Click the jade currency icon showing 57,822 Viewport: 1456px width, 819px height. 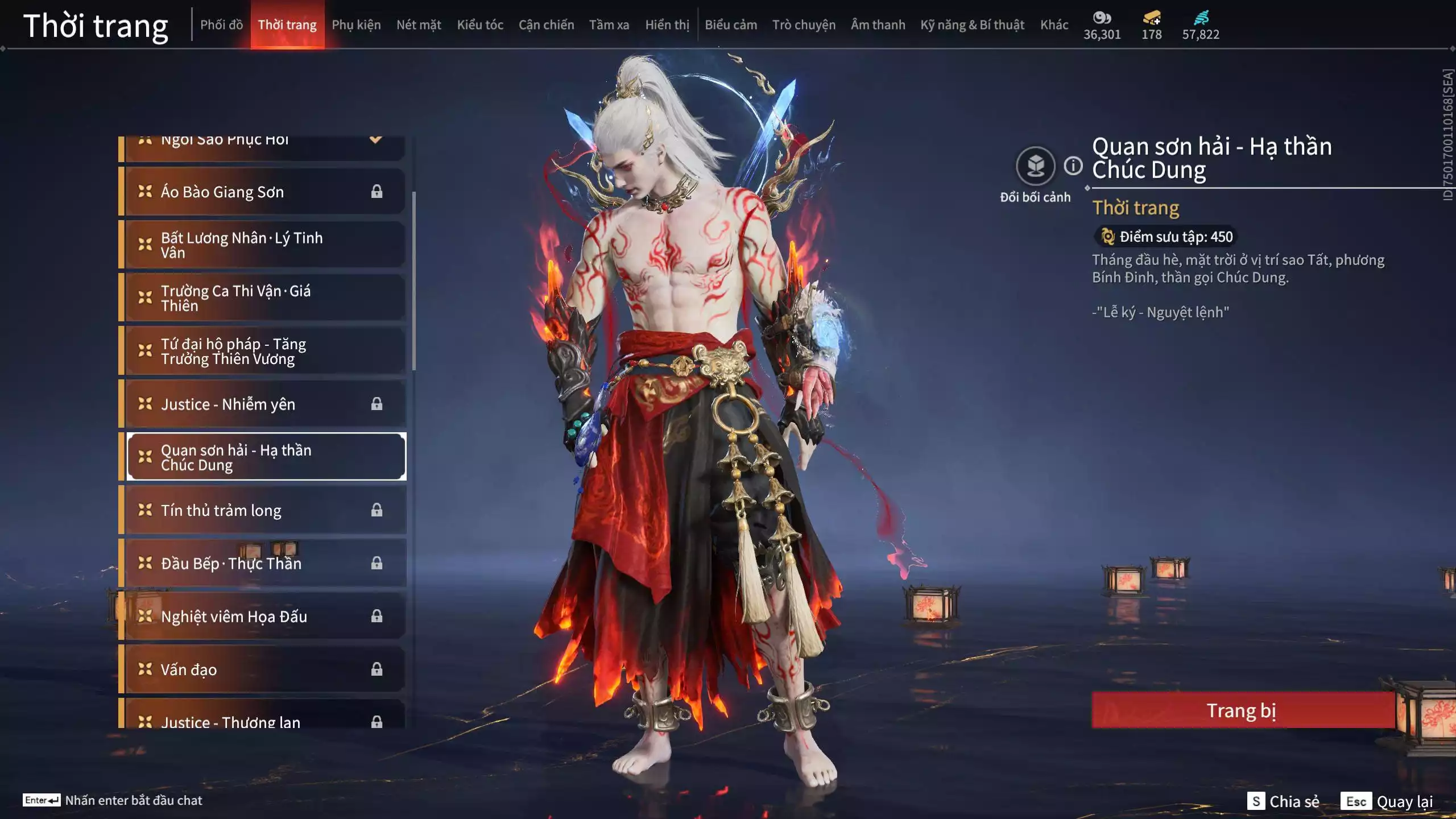pyautogui.click(x=1202, y=18)
